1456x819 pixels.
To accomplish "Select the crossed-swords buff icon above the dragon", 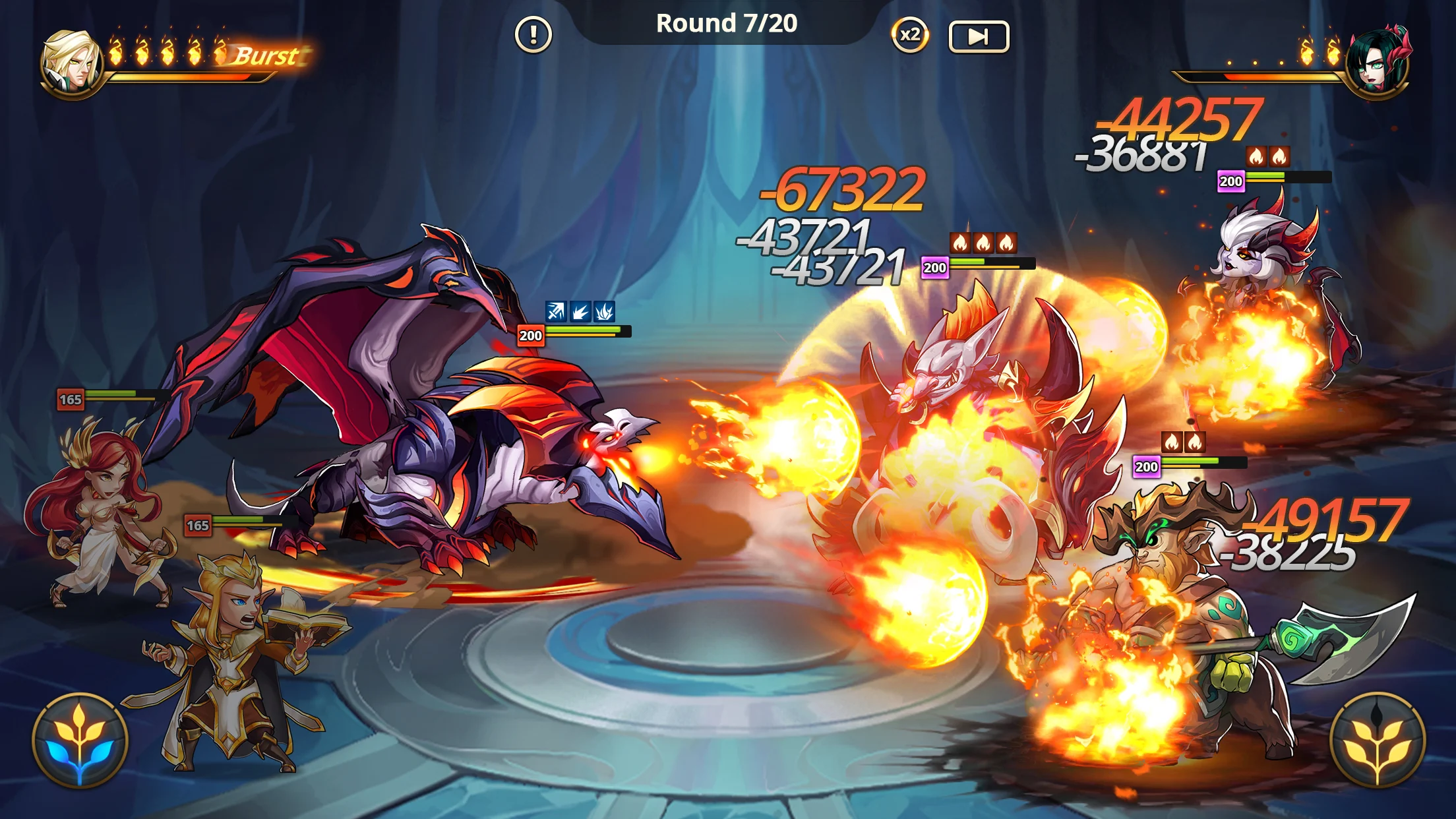I will coord(556,312).
